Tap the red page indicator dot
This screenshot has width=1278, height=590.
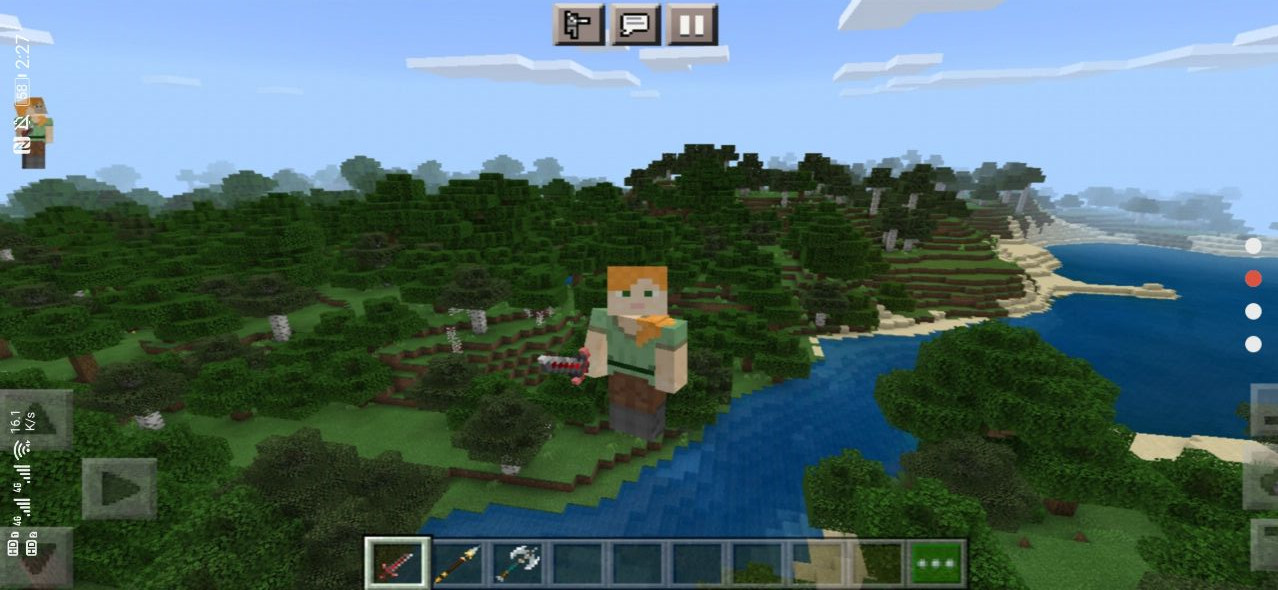click(1253, 279)
